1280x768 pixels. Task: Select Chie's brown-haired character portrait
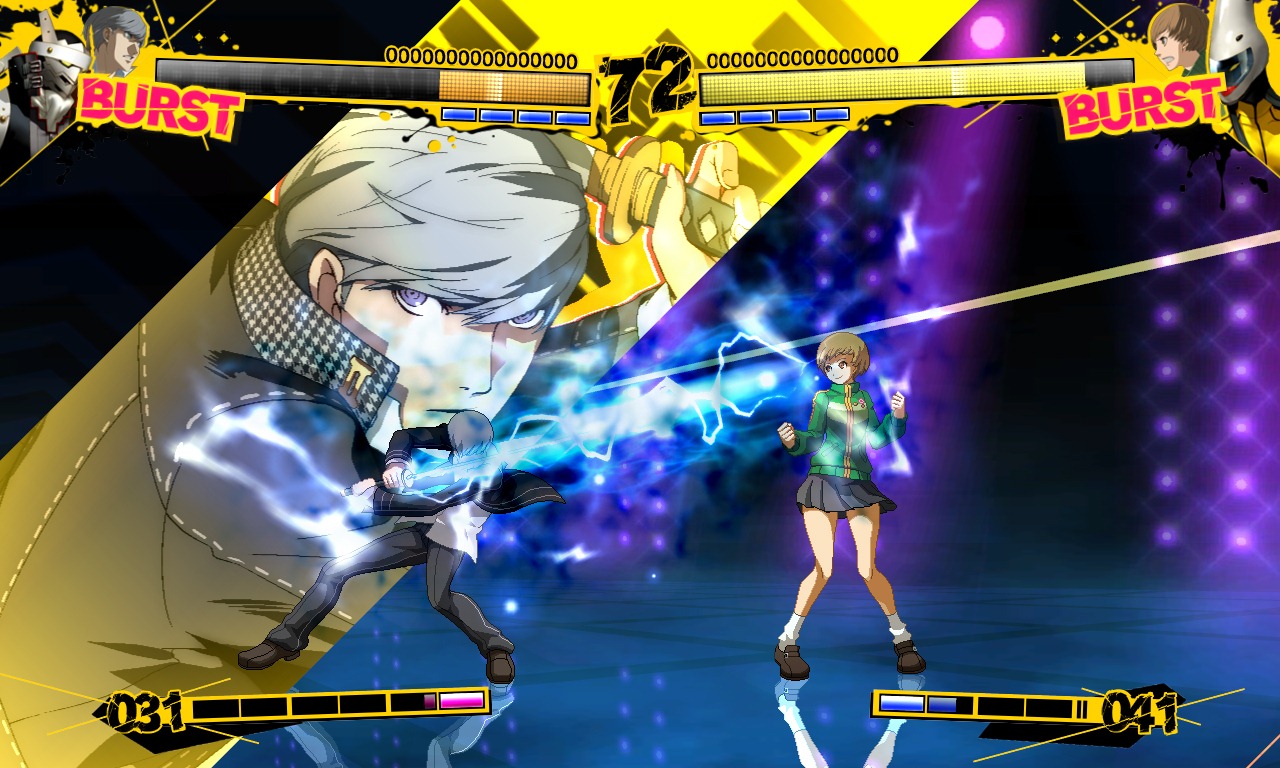1179,40
